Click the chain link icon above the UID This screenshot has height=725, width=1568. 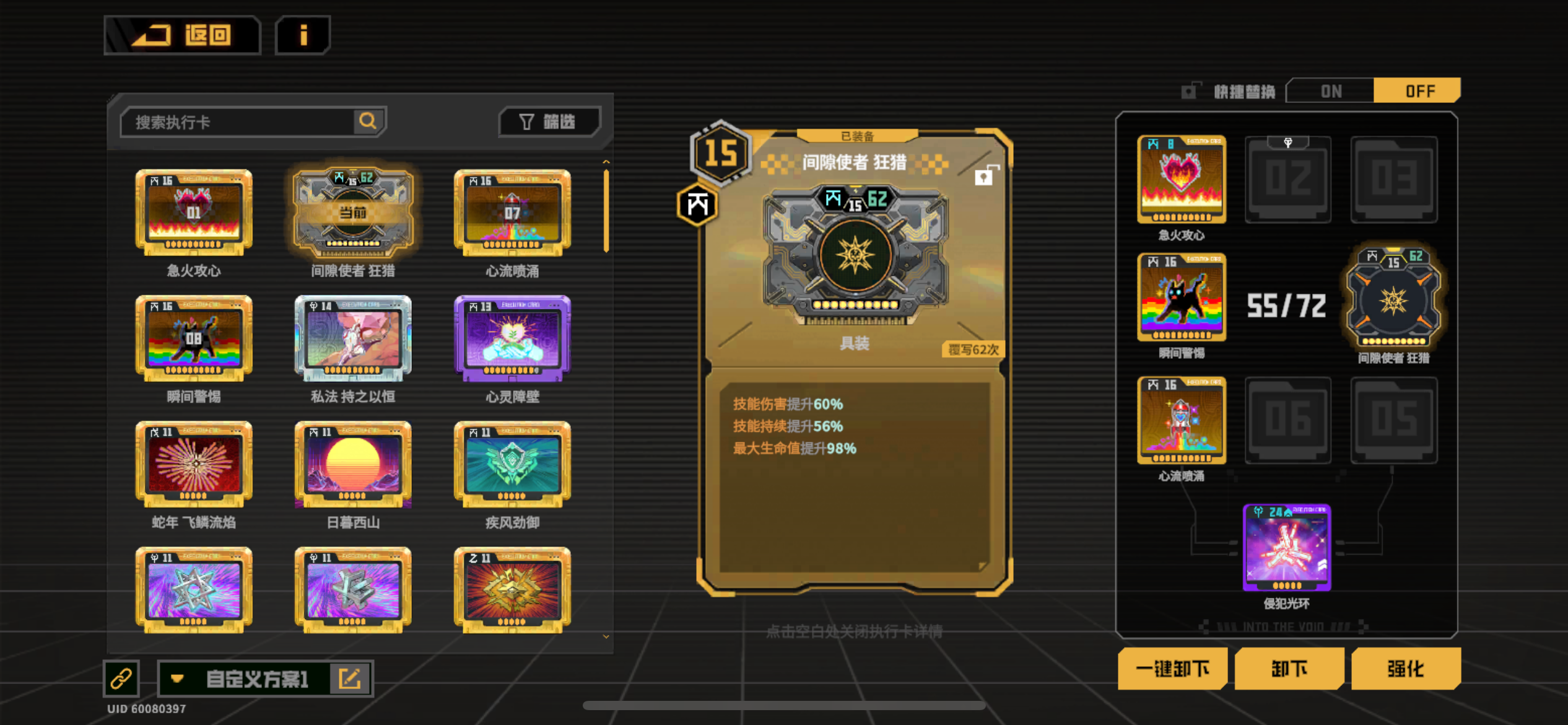point(121,677)
